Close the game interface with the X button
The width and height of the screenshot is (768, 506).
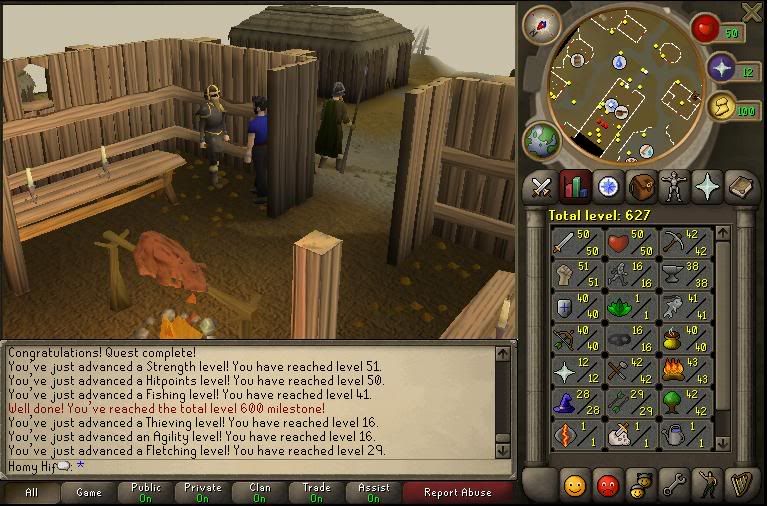point(752,12)
